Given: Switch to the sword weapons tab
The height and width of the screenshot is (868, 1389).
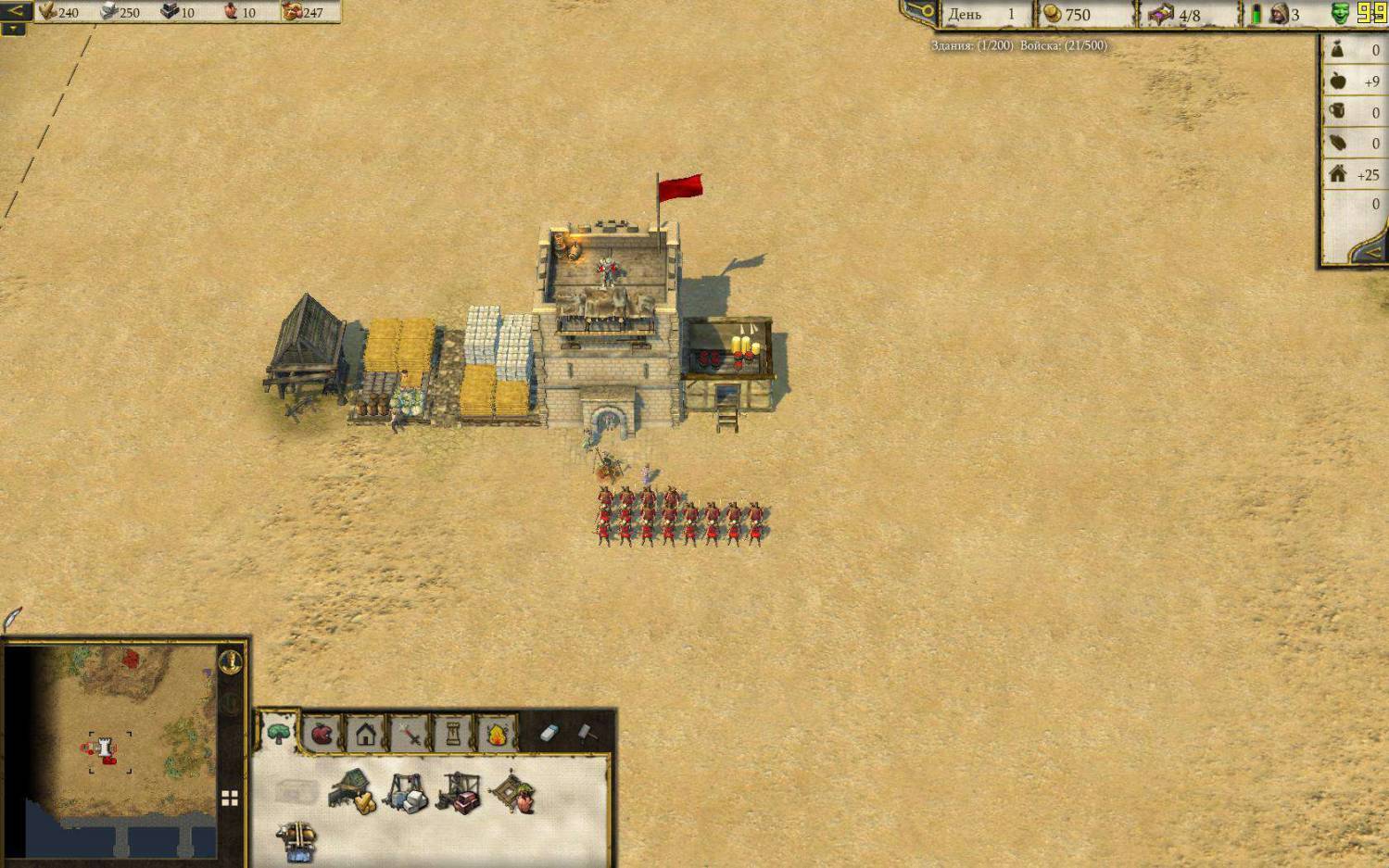Looking at the screenshot, I should tap(409, 735).
